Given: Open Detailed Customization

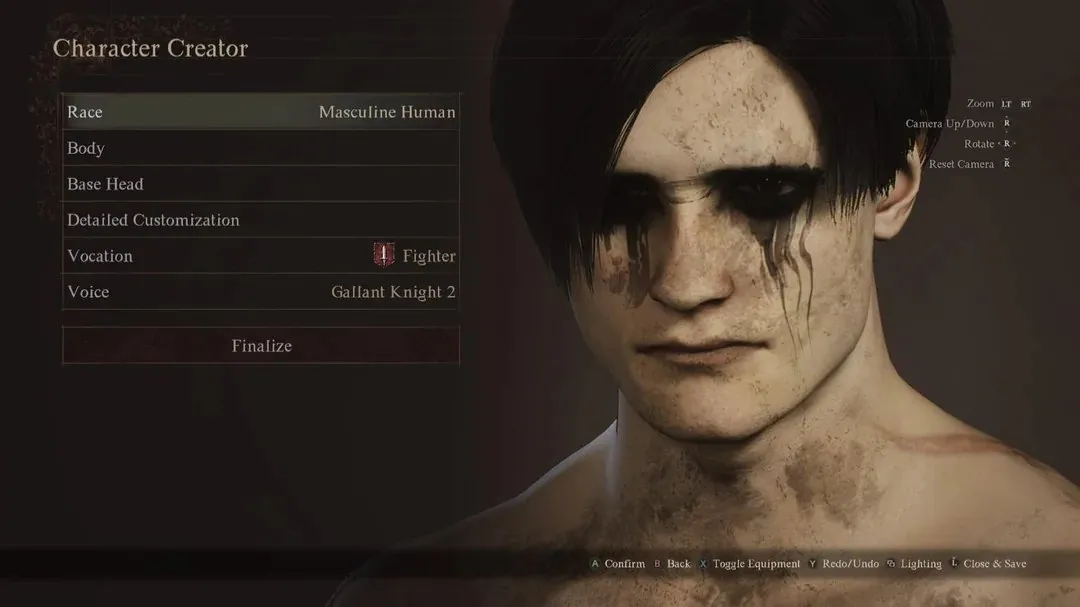Looking at the screenshot, I should point(260,220).
